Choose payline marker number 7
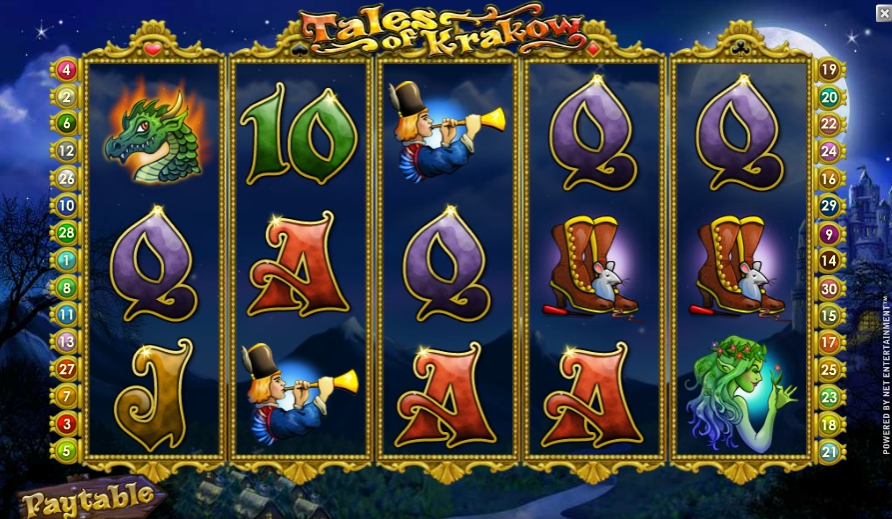This screenshot has height=519, width=892. (x=67, y=396)
